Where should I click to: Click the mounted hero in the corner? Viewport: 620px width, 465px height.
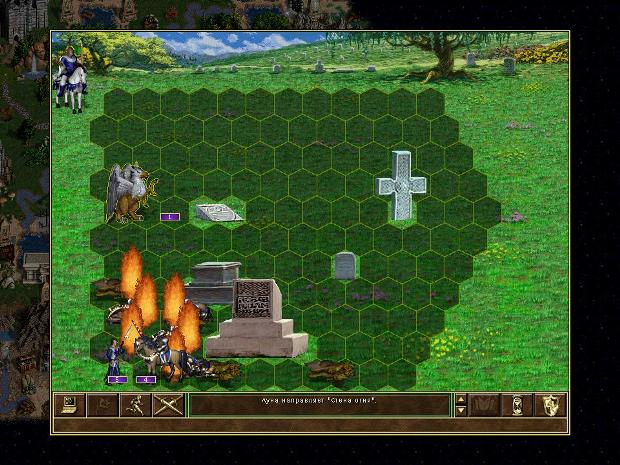70,75
